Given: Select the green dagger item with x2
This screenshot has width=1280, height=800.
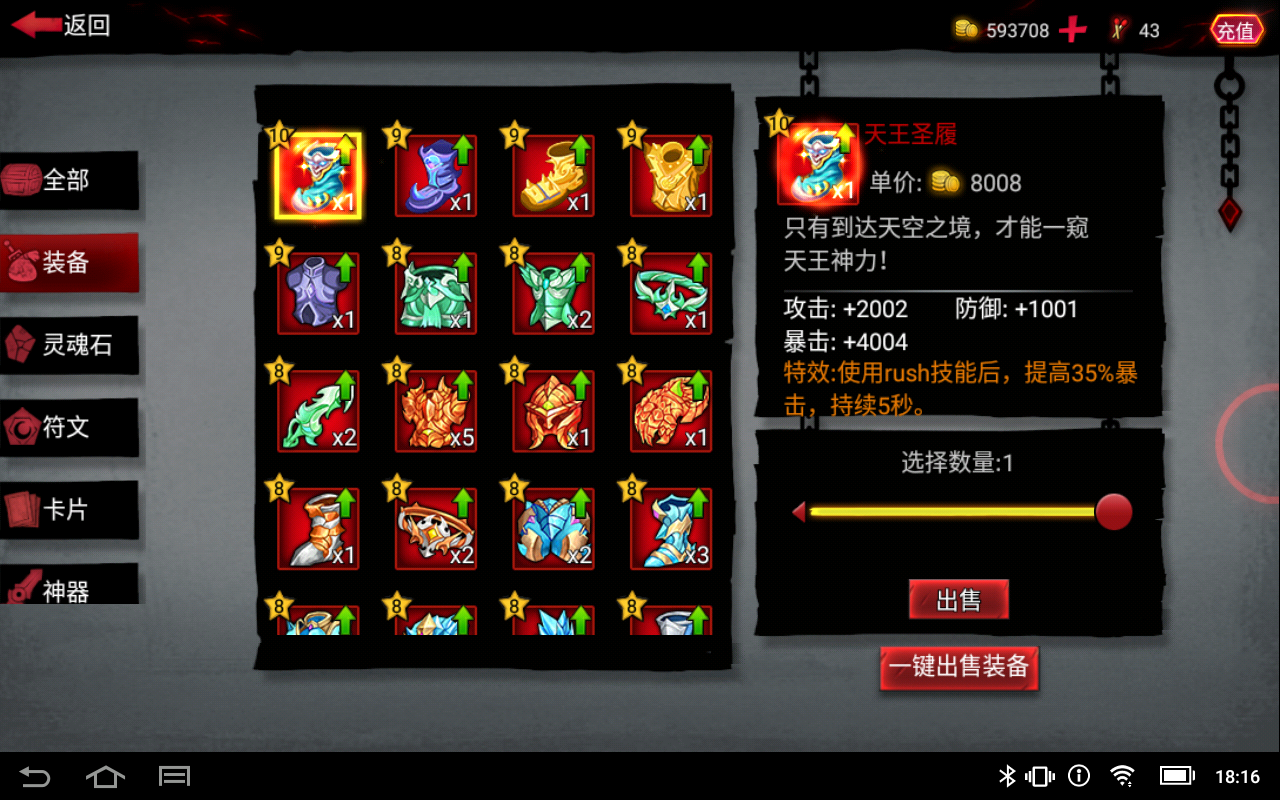Looking at the screenshot, I should click(x=318, y=410).
